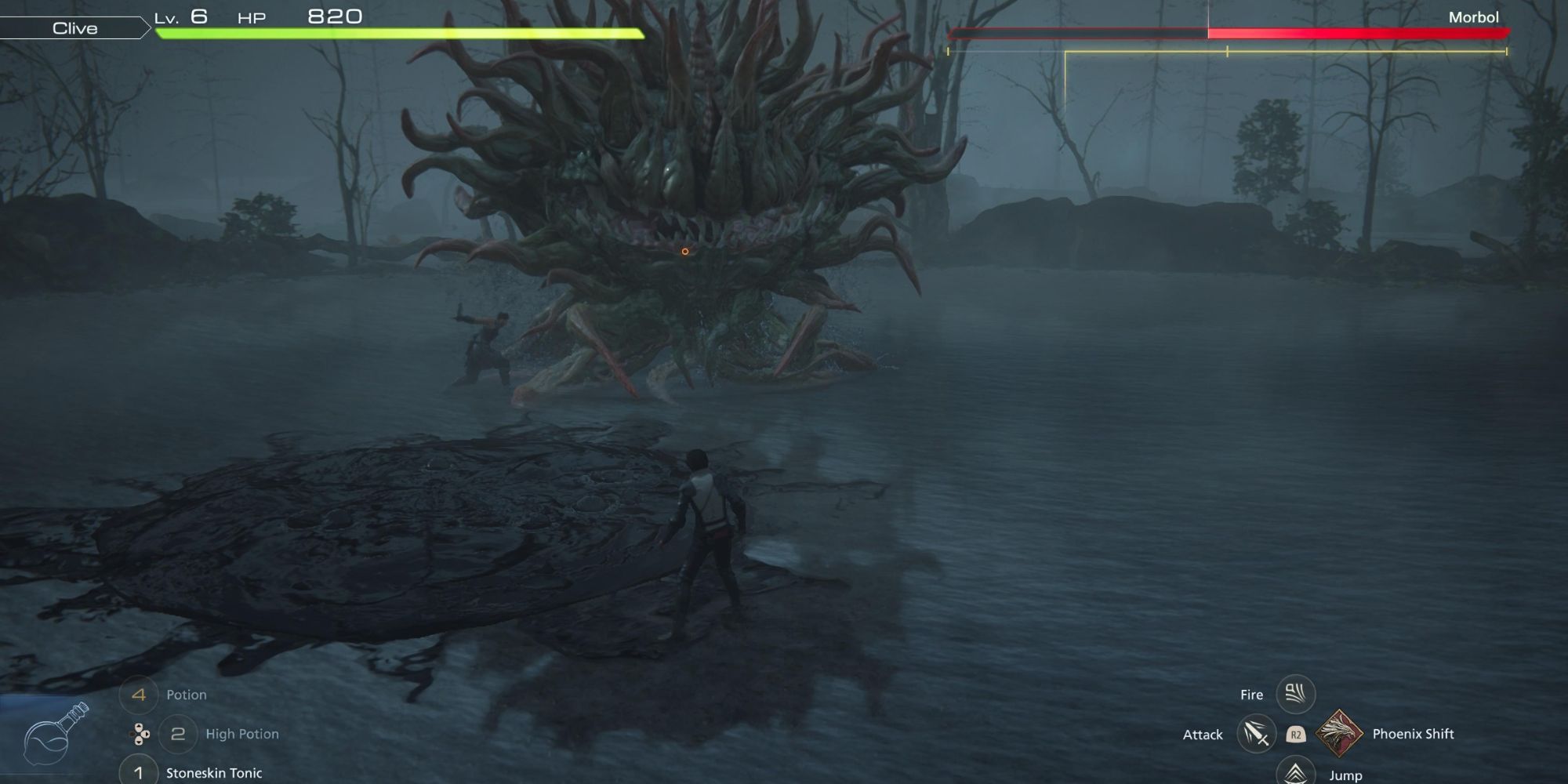This screenshot has width=1568, height=784.
Task: Click the Stoneskin Tonic text label
Action: [x=214, y=772]
